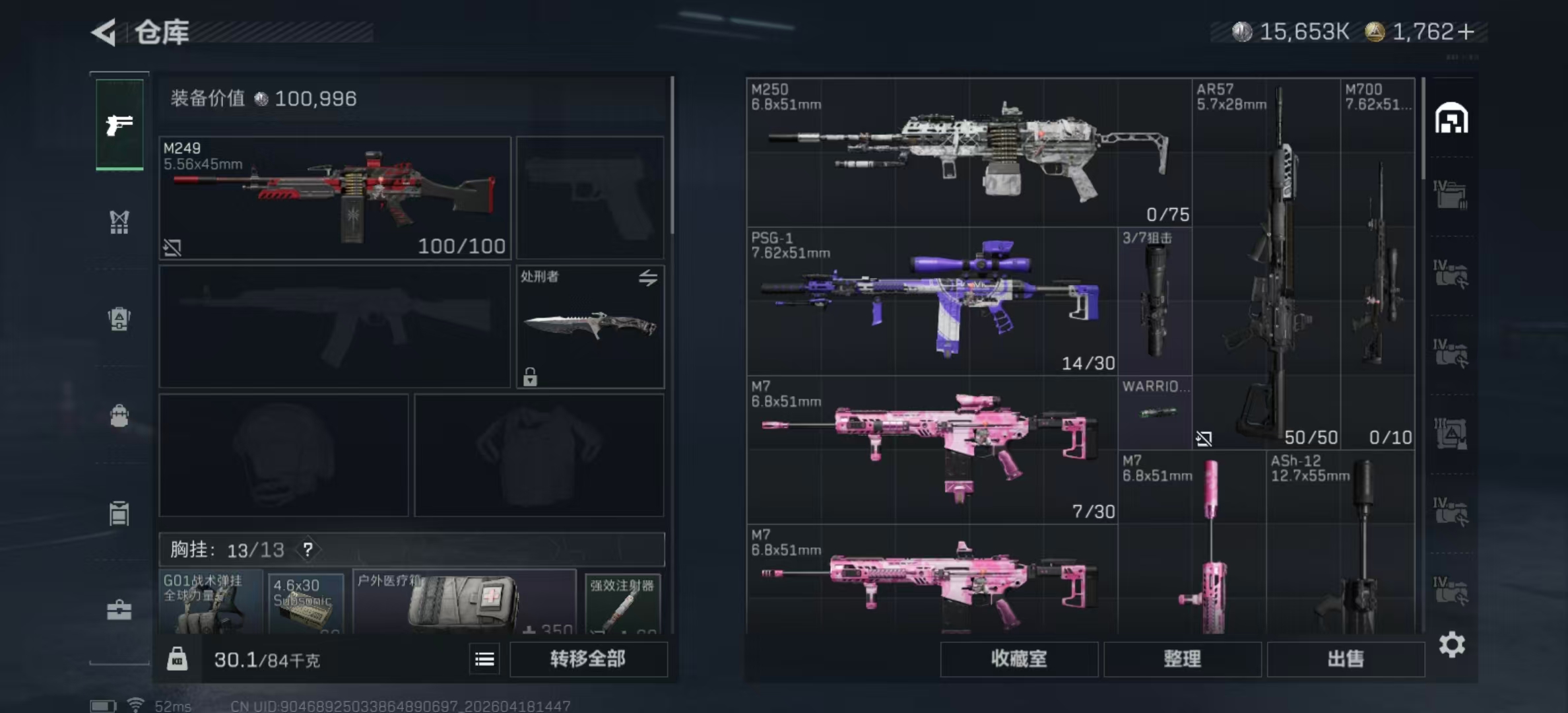
Task: Select the 3/7狙击 scope item
Action: click(1155, 301)
